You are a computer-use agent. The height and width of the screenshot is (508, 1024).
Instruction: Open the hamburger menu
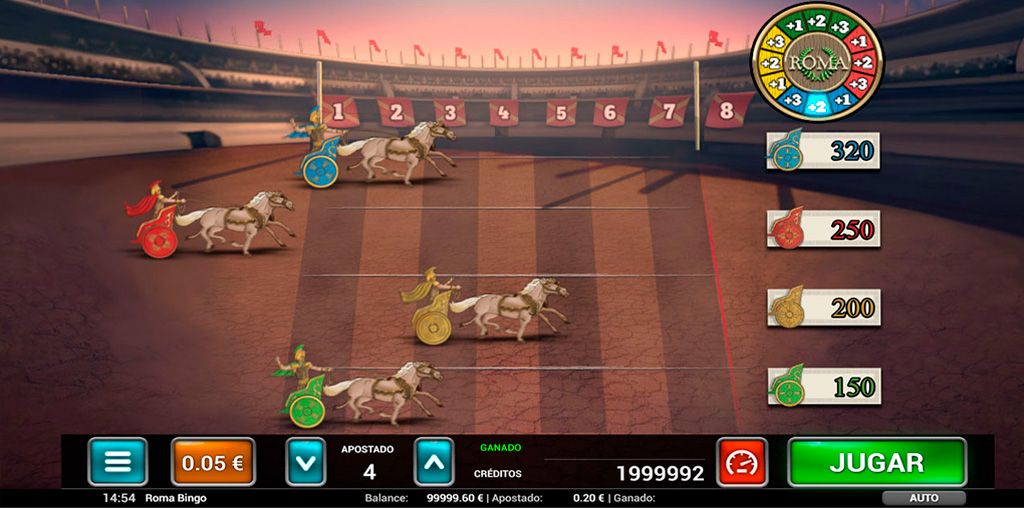coord(117,462)
